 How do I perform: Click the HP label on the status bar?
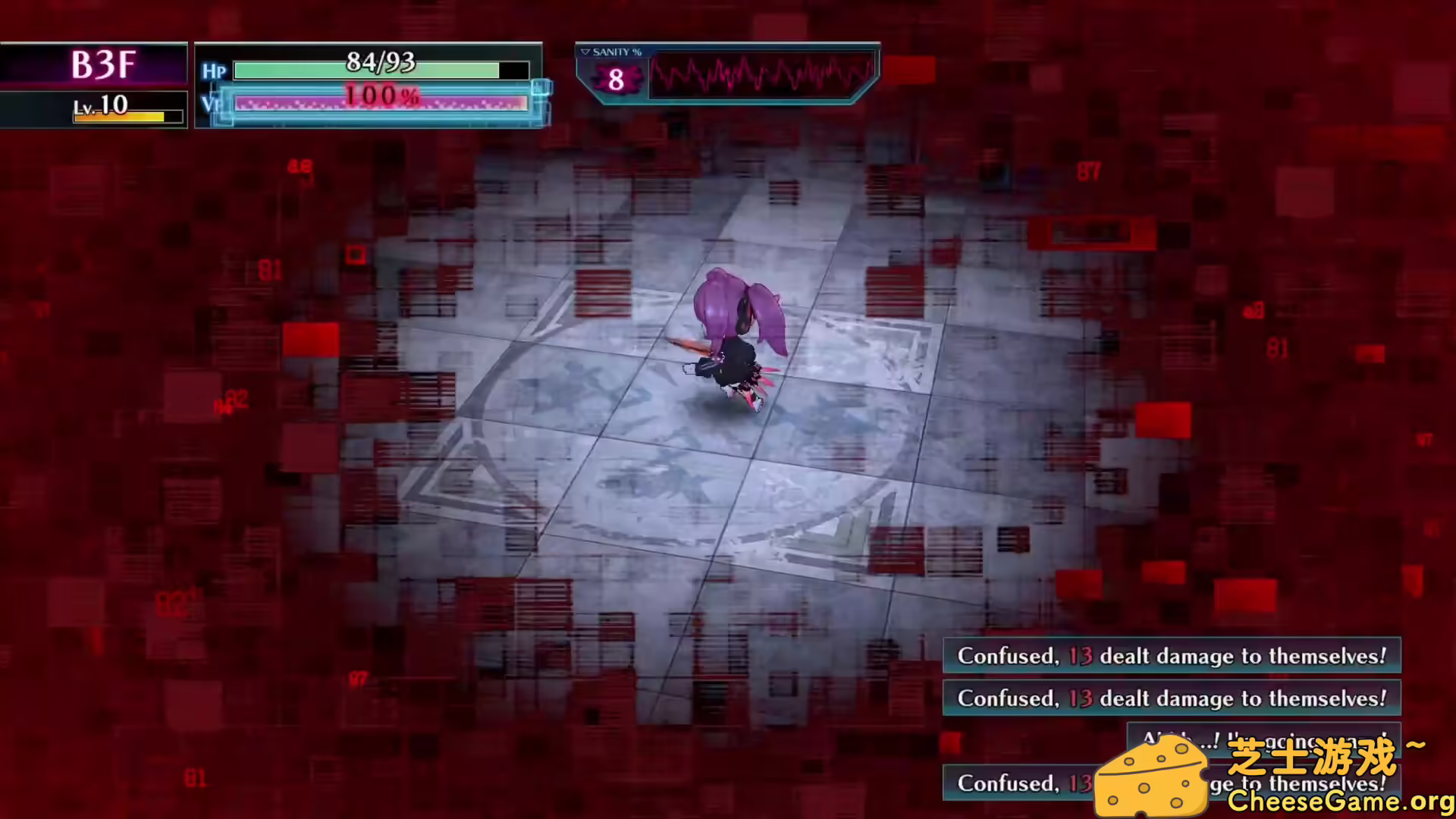(x=213, y=71)
